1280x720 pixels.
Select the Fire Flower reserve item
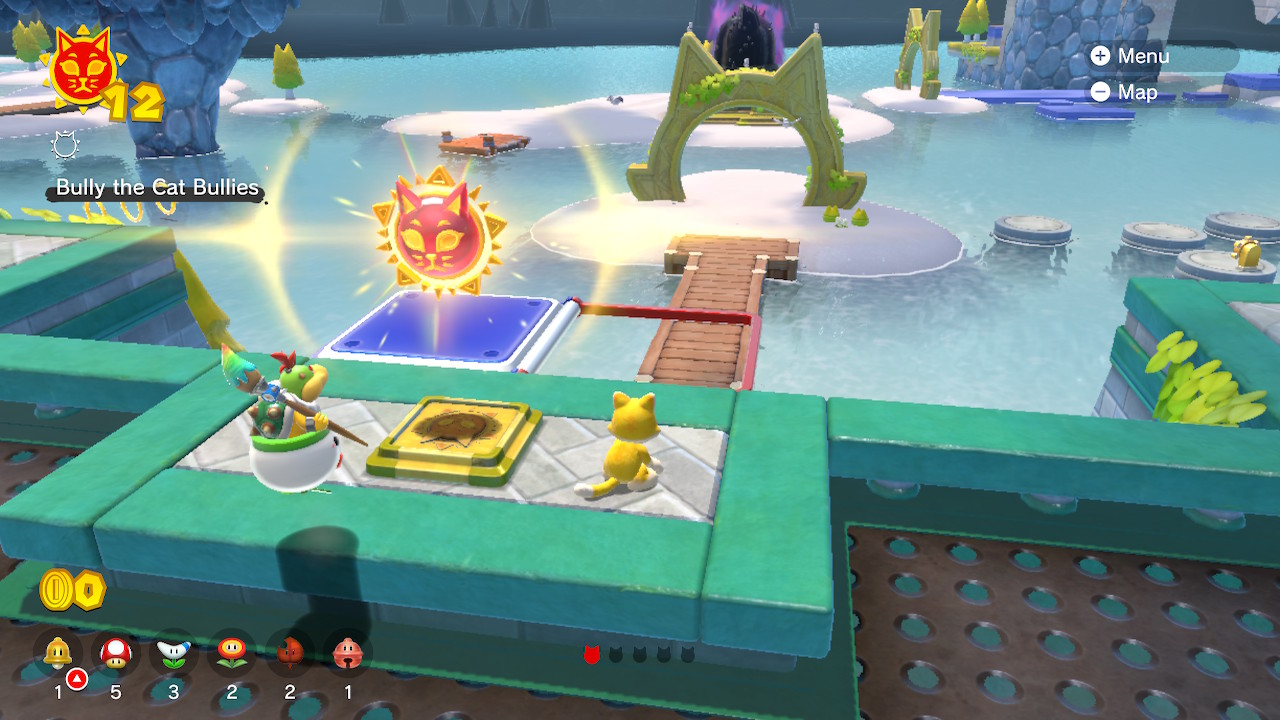[x=232, y=654]
